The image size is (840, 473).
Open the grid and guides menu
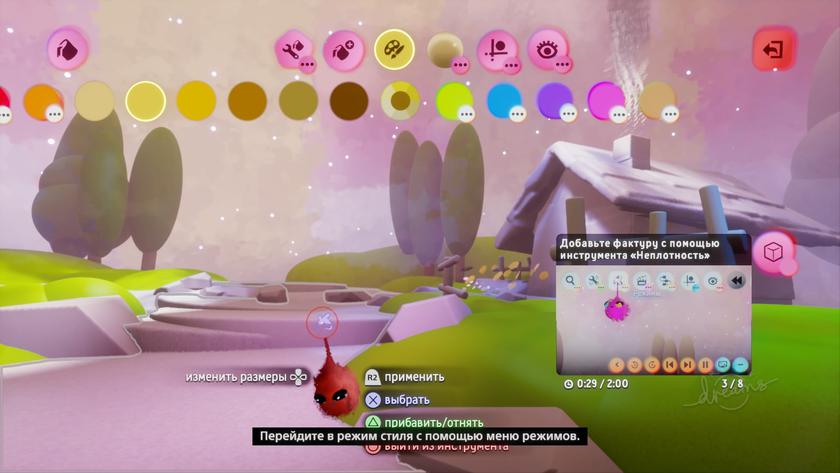497,49
